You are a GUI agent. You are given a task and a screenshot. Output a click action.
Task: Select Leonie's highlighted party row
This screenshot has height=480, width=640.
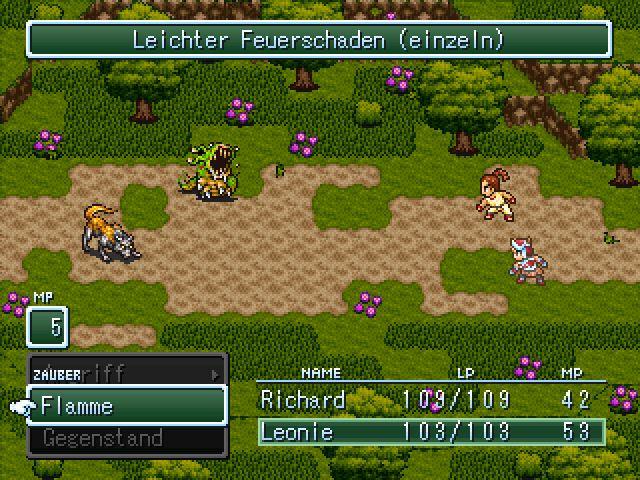431,432
